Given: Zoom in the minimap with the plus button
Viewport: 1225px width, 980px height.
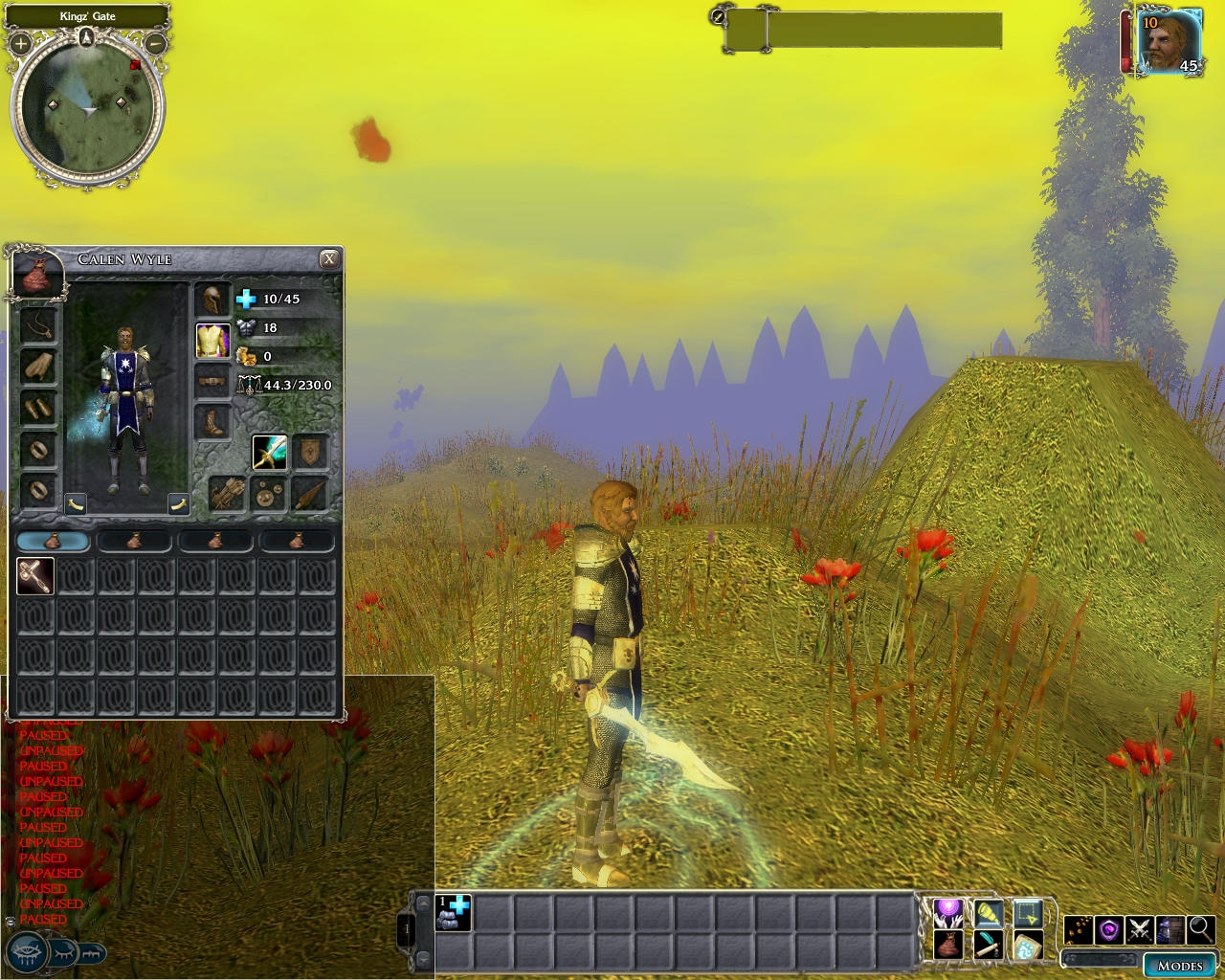Looking at the screenshot, I should [x=20, y=43].
